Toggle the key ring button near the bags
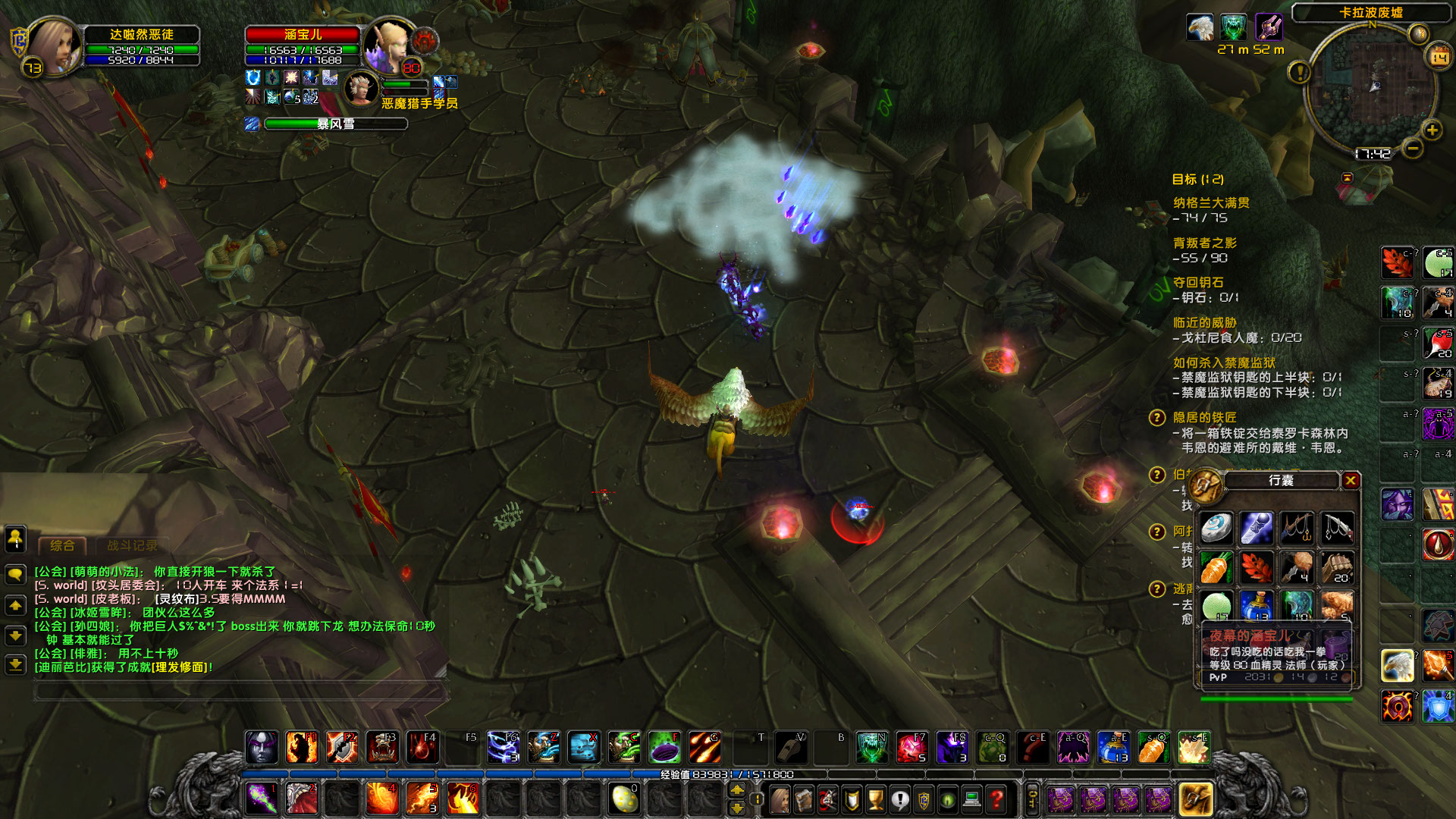Screen dimensions: 1456x819 1034,799
